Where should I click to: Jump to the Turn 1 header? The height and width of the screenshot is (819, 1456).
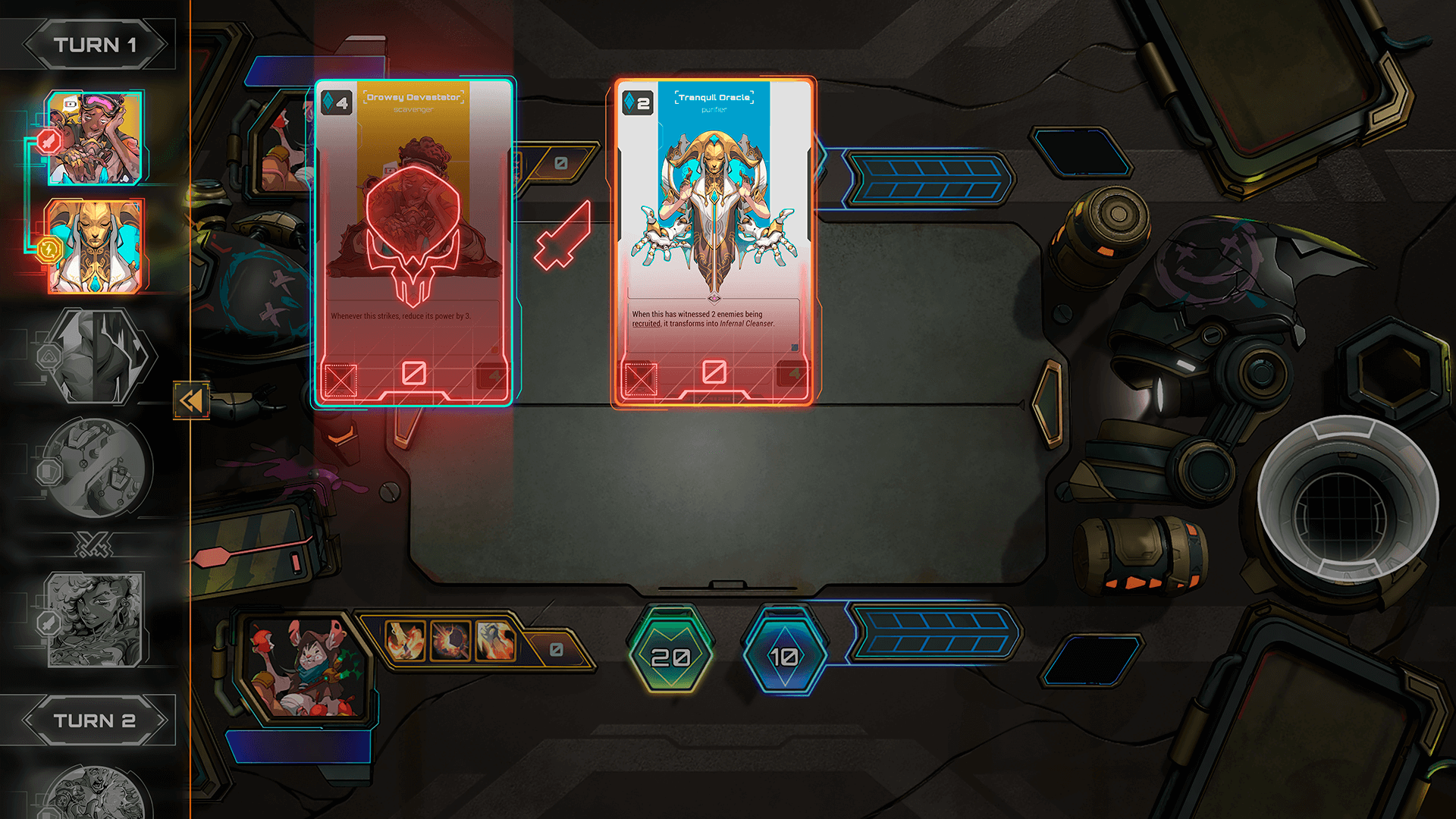[x=95, y=45]
